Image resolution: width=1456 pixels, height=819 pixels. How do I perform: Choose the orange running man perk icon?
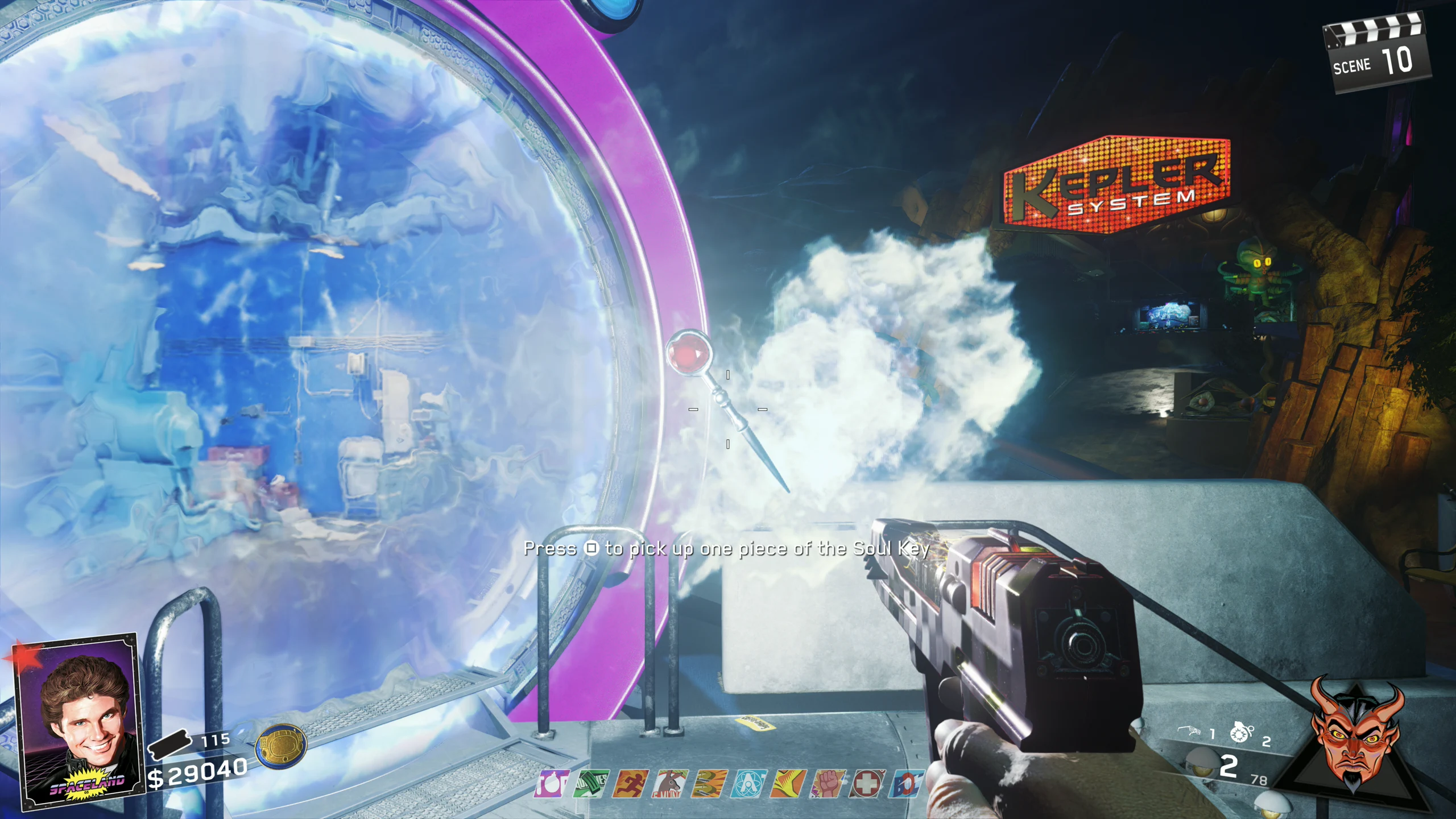click(x=631, y=784)
